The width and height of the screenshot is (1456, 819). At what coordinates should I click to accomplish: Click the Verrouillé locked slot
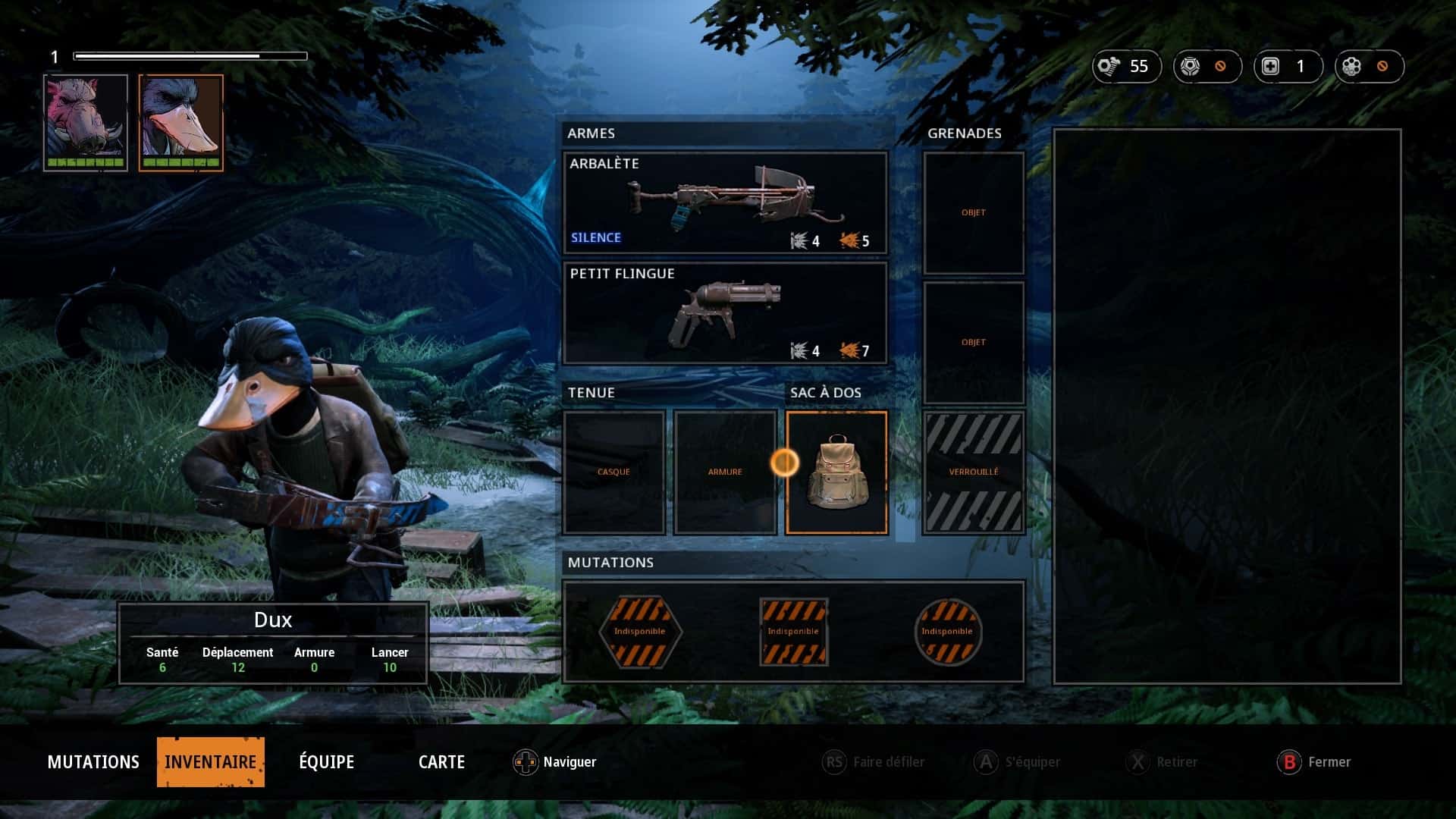[x=974, y=472]
